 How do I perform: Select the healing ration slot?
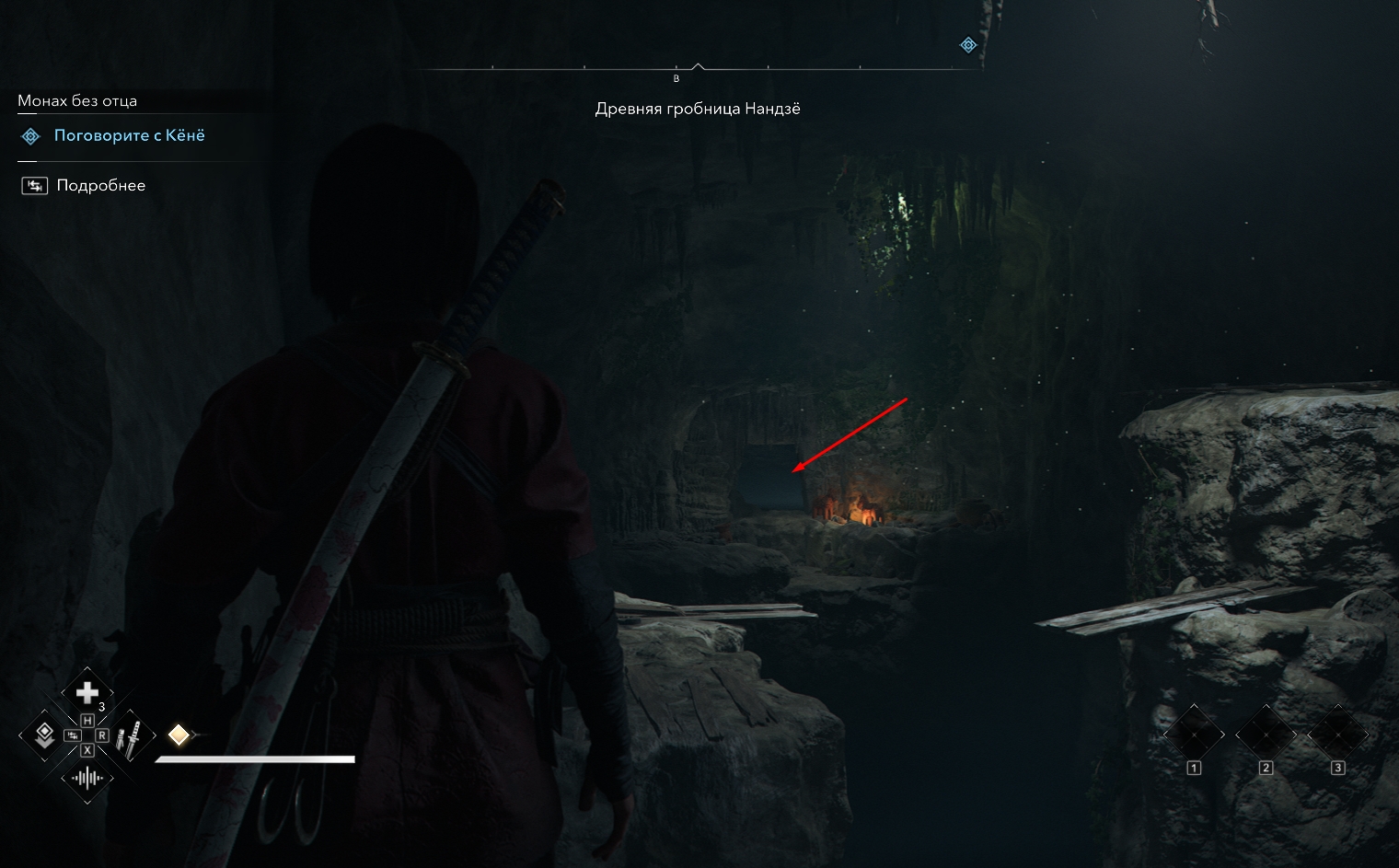click(x=87, y=692)
